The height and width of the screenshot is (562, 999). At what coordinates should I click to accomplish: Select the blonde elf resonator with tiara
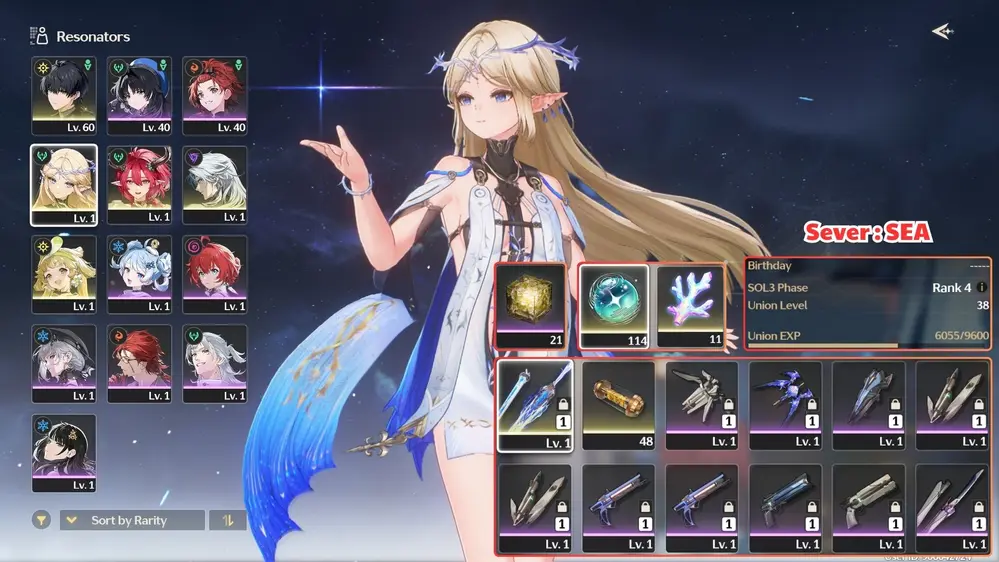[64, 185]
